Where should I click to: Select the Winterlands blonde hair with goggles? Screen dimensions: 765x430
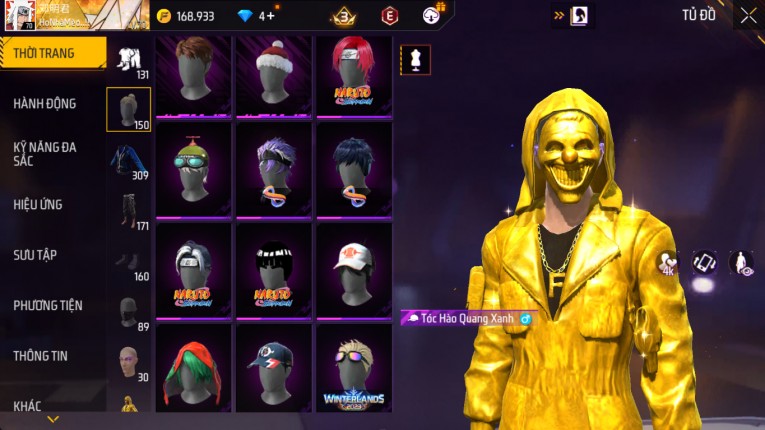point(354,368)
